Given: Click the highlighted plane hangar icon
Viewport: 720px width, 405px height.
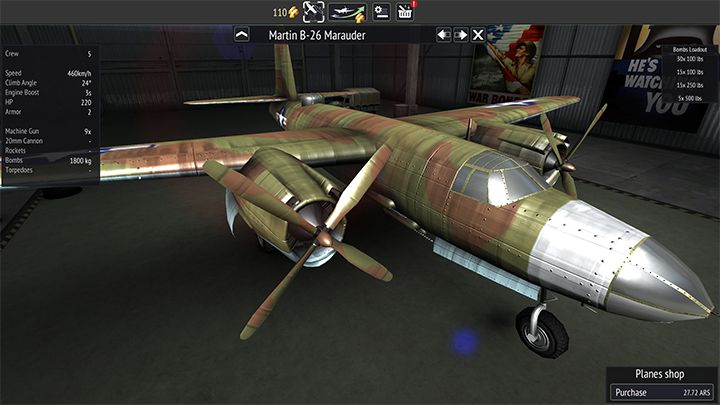Looking at the screenshot, I should pos(314,12).
